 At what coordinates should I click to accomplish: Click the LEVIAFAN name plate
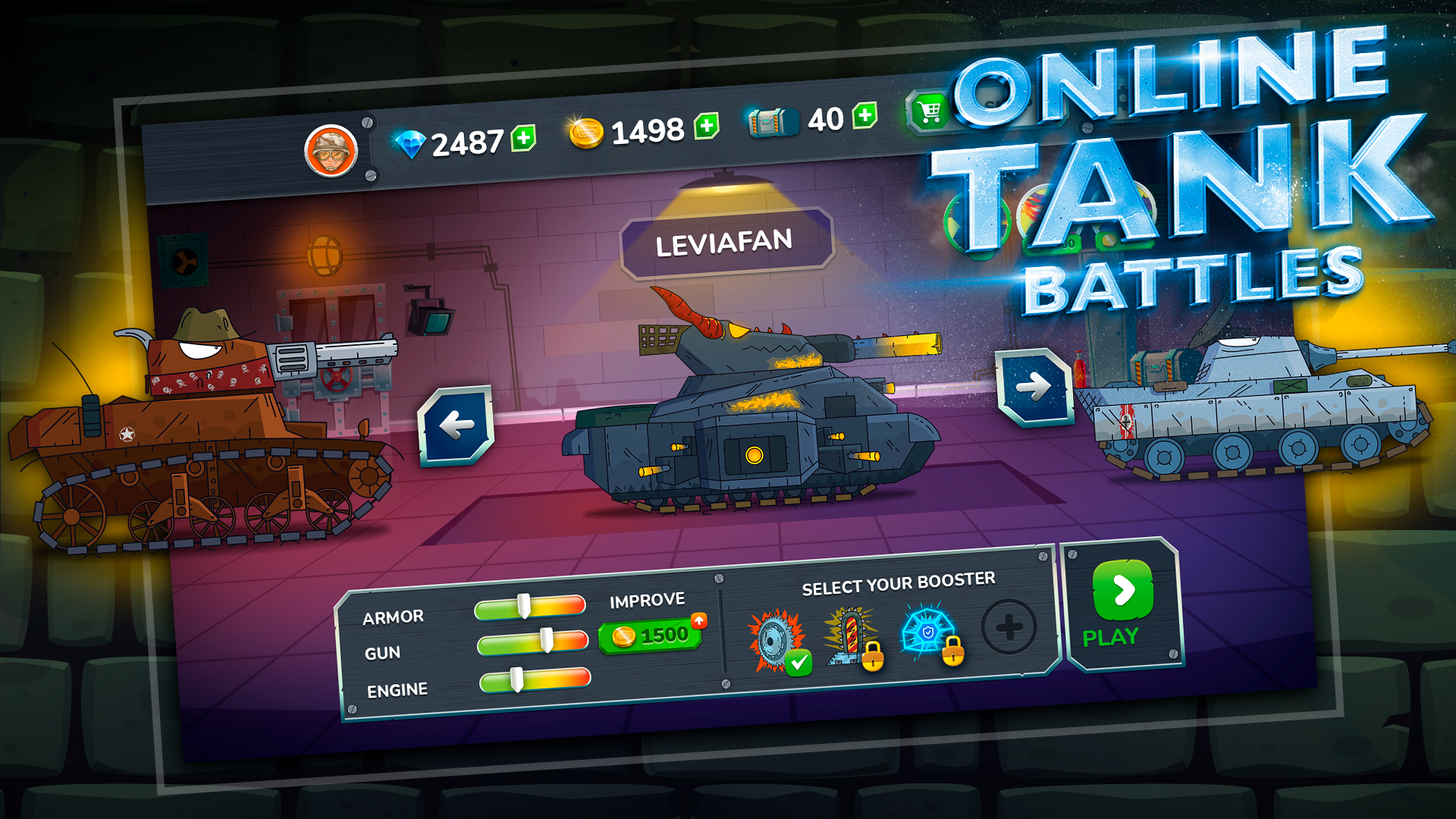pyautogui.click(x=726, y=241)
